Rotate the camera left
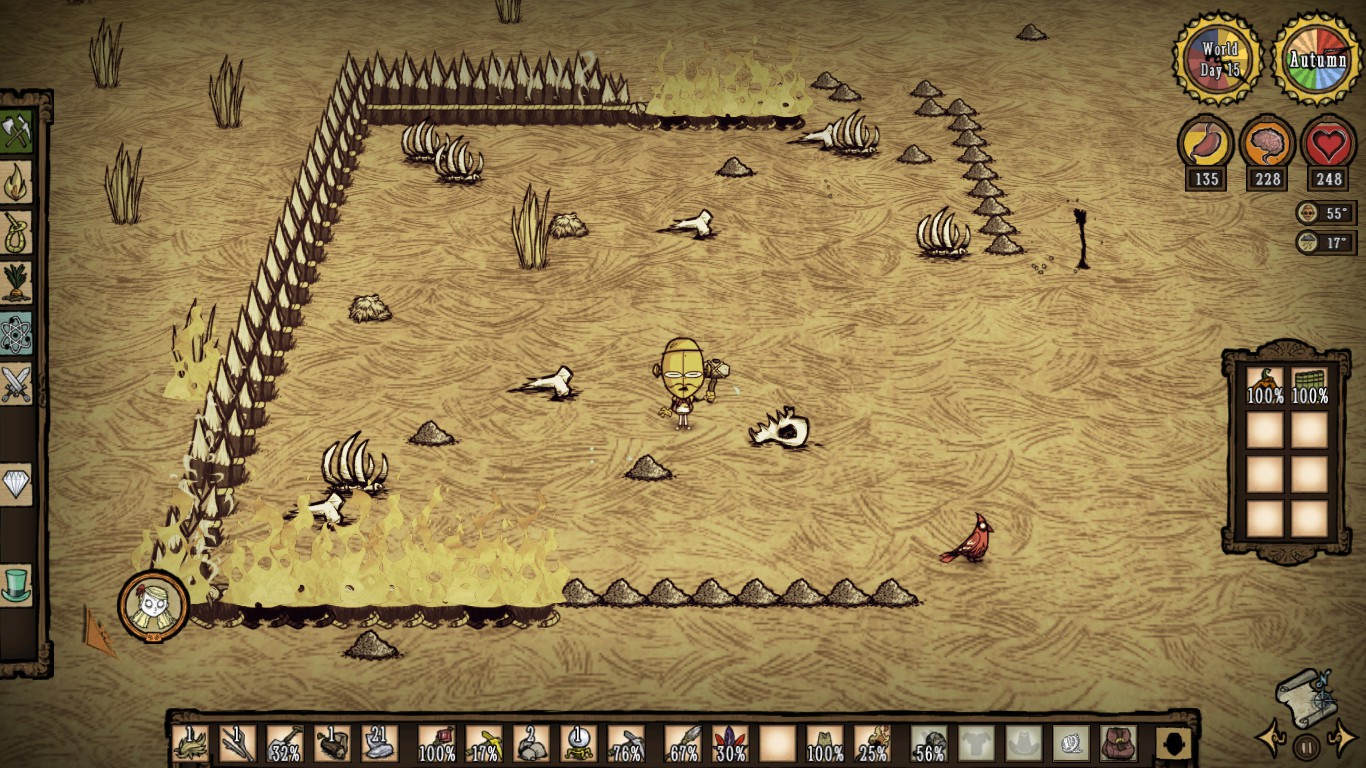 coord(1271,740)
